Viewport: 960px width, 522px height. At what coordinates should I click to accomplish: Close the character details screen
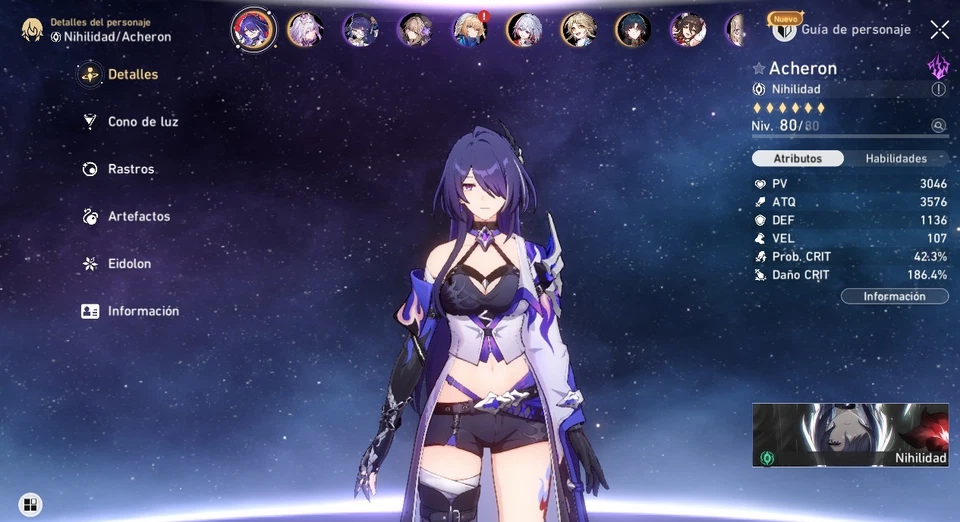[940, 30]
